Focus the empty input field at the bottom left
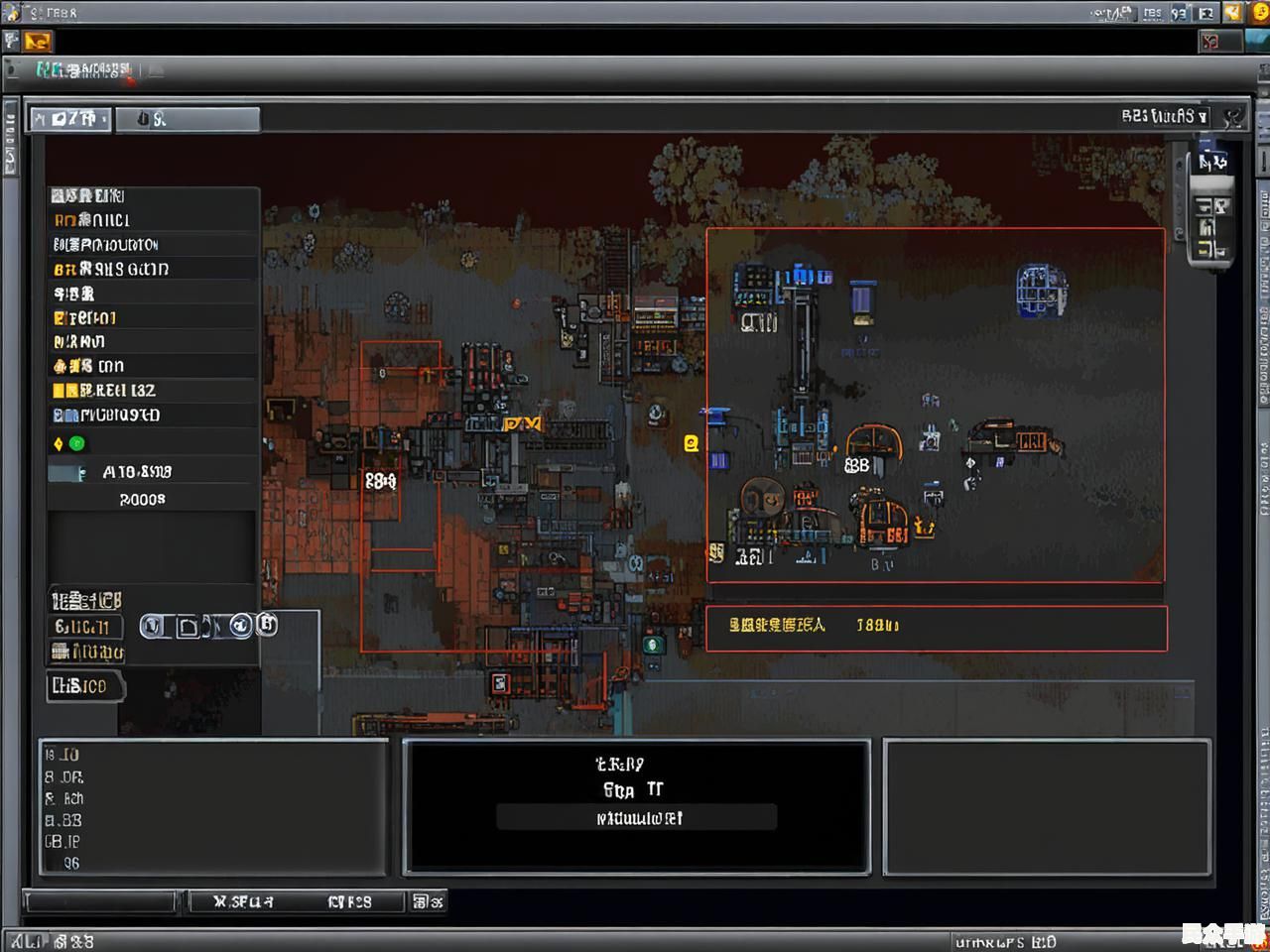 pyautogui.click(x=100, y=901)
